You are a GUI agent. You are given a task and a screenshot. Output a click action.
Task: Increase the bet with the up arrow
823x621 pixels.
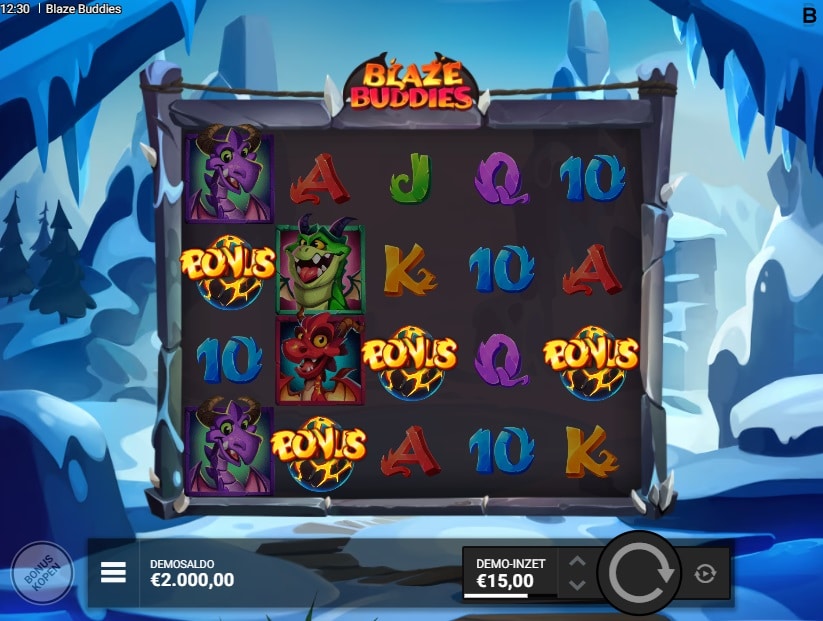point(577,561)
